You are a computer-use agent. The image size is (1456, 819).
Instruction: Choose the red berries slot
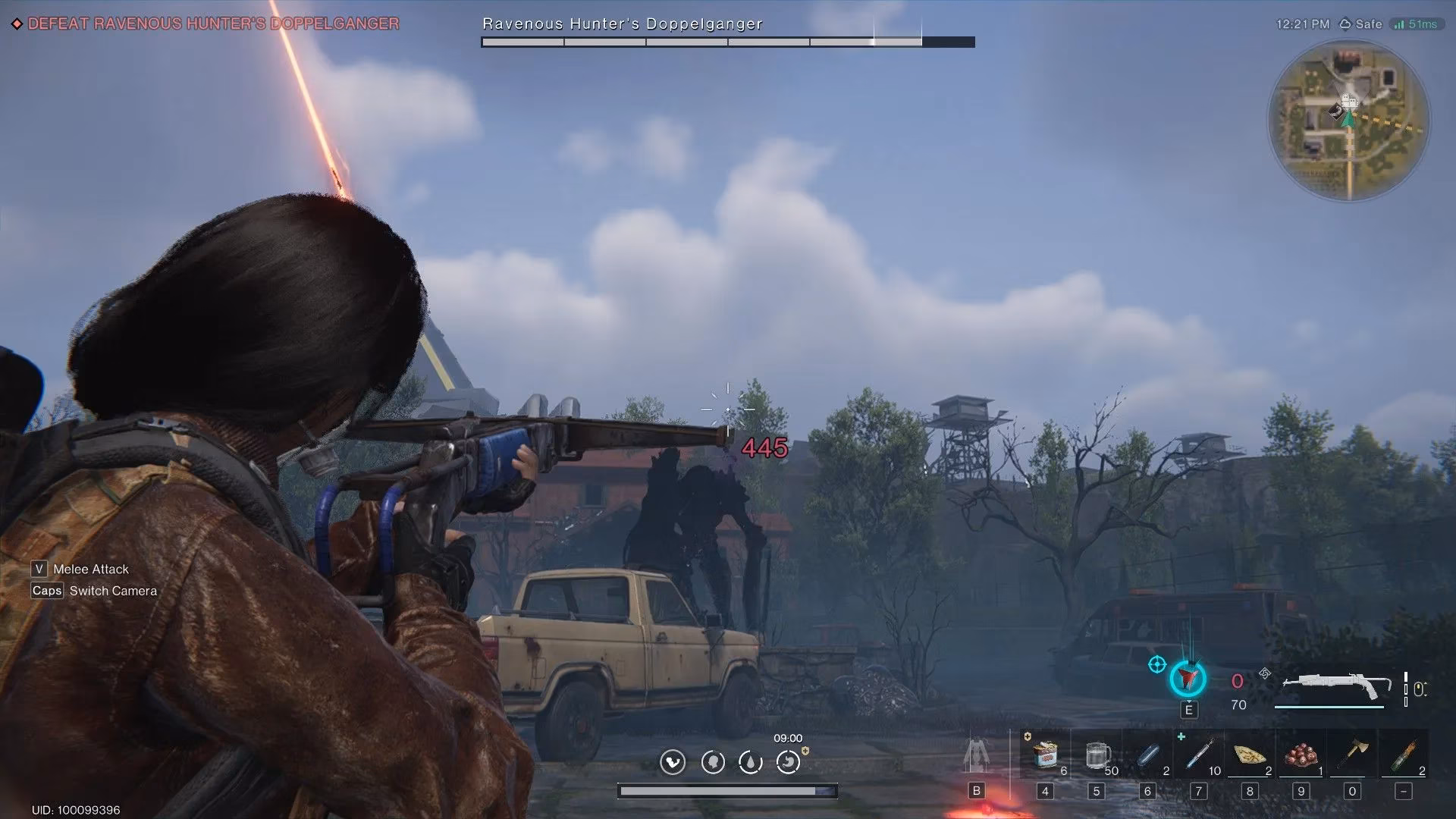[x=1301, y=755]
